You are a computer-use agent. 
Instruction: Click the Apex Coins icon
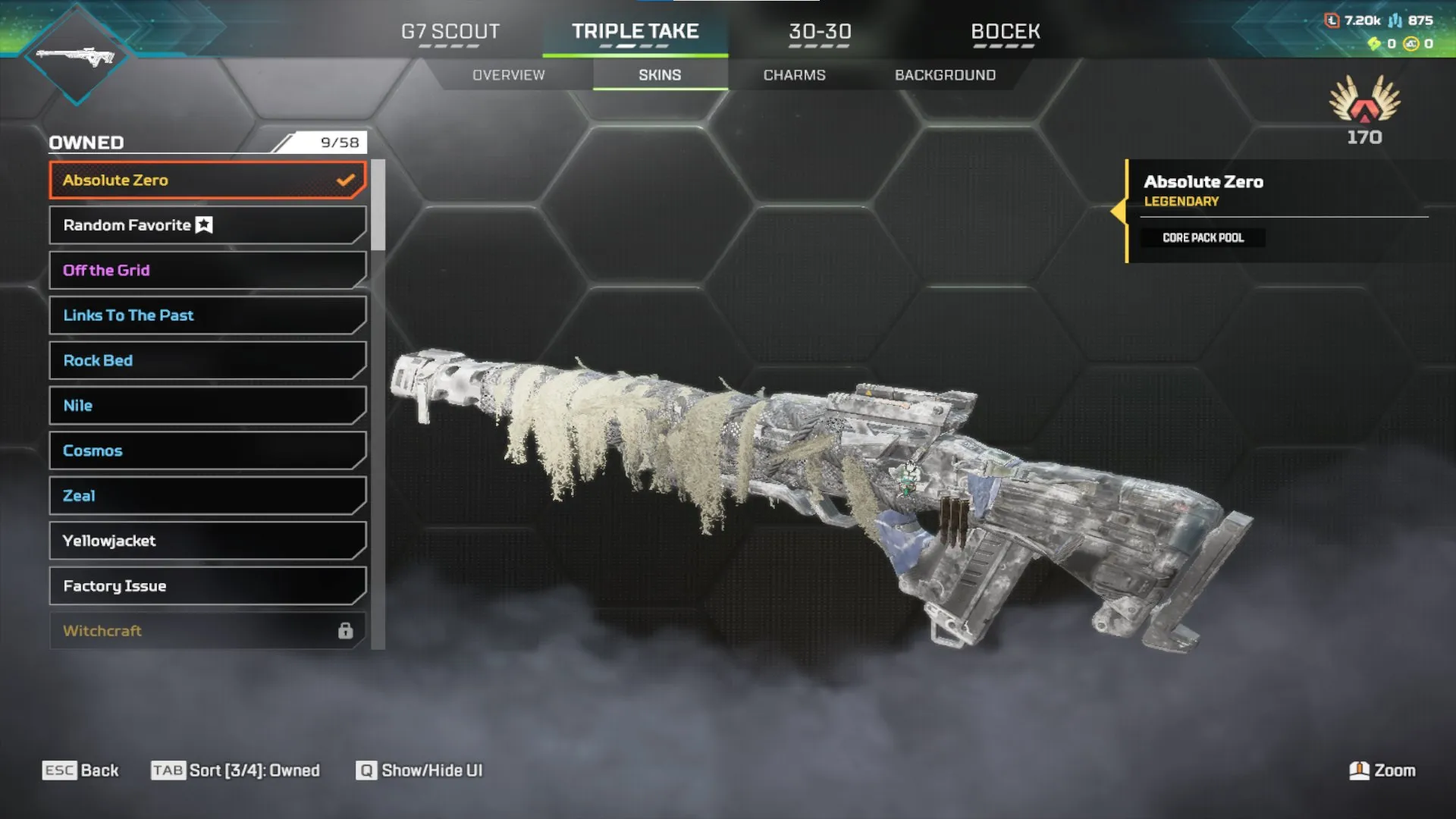pos(1413,45)
